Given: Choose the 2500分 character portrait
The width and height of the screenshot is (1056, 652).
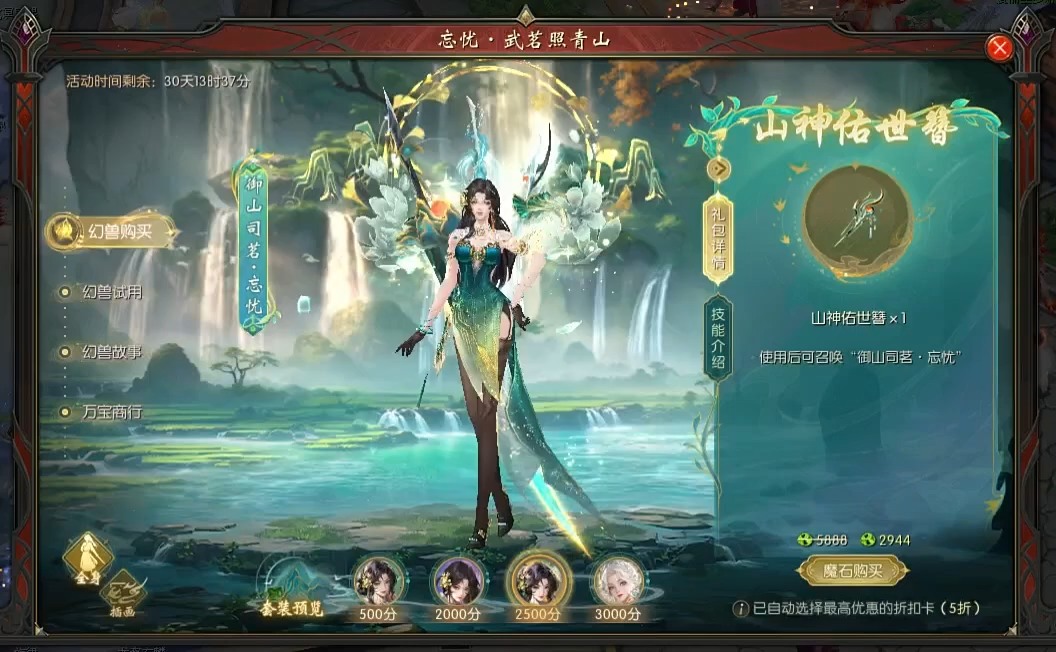Looking at the screenshot, I should tap(539, 580).
